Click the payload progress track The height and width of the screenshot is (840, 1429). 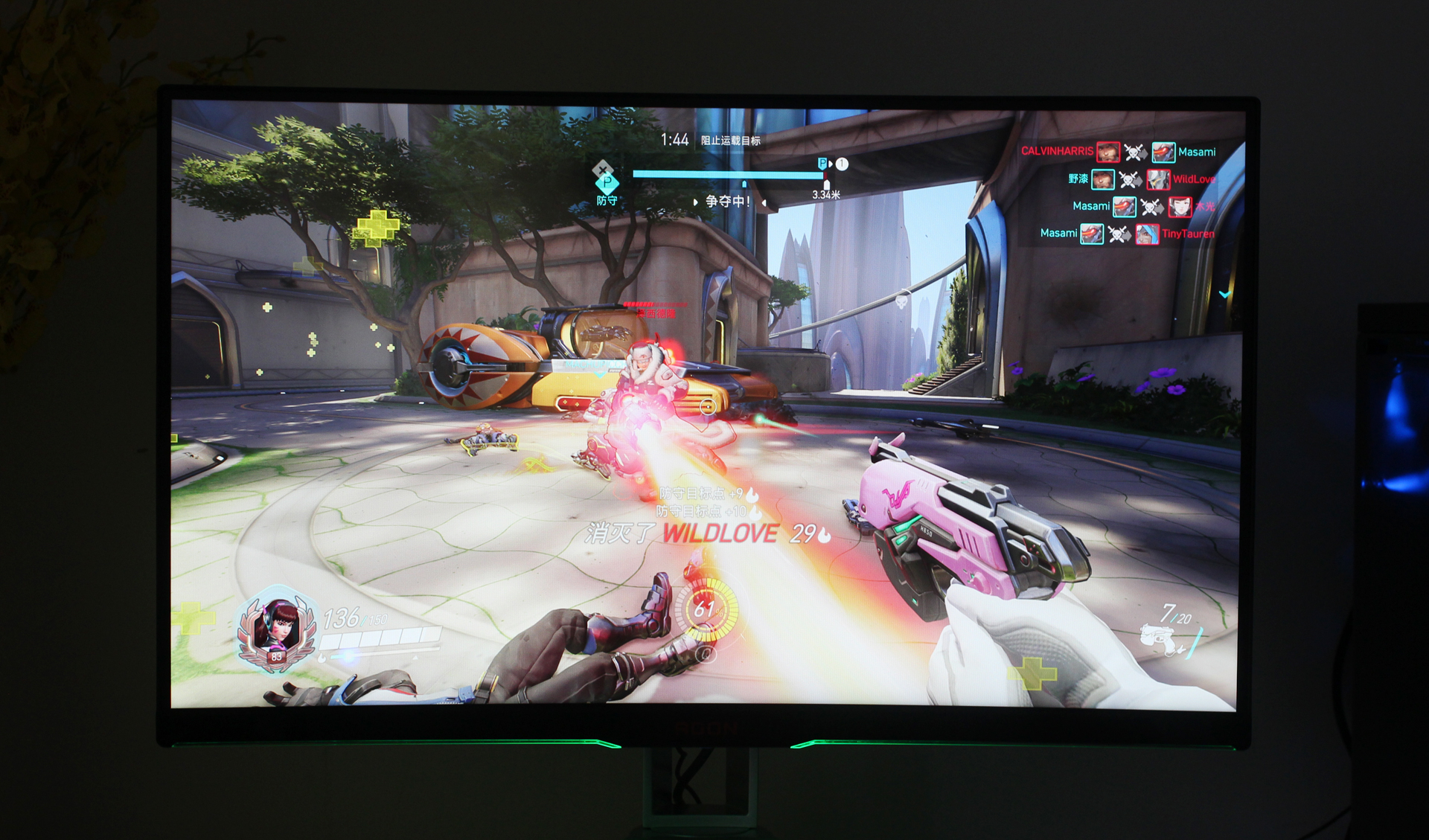point(727,174)
